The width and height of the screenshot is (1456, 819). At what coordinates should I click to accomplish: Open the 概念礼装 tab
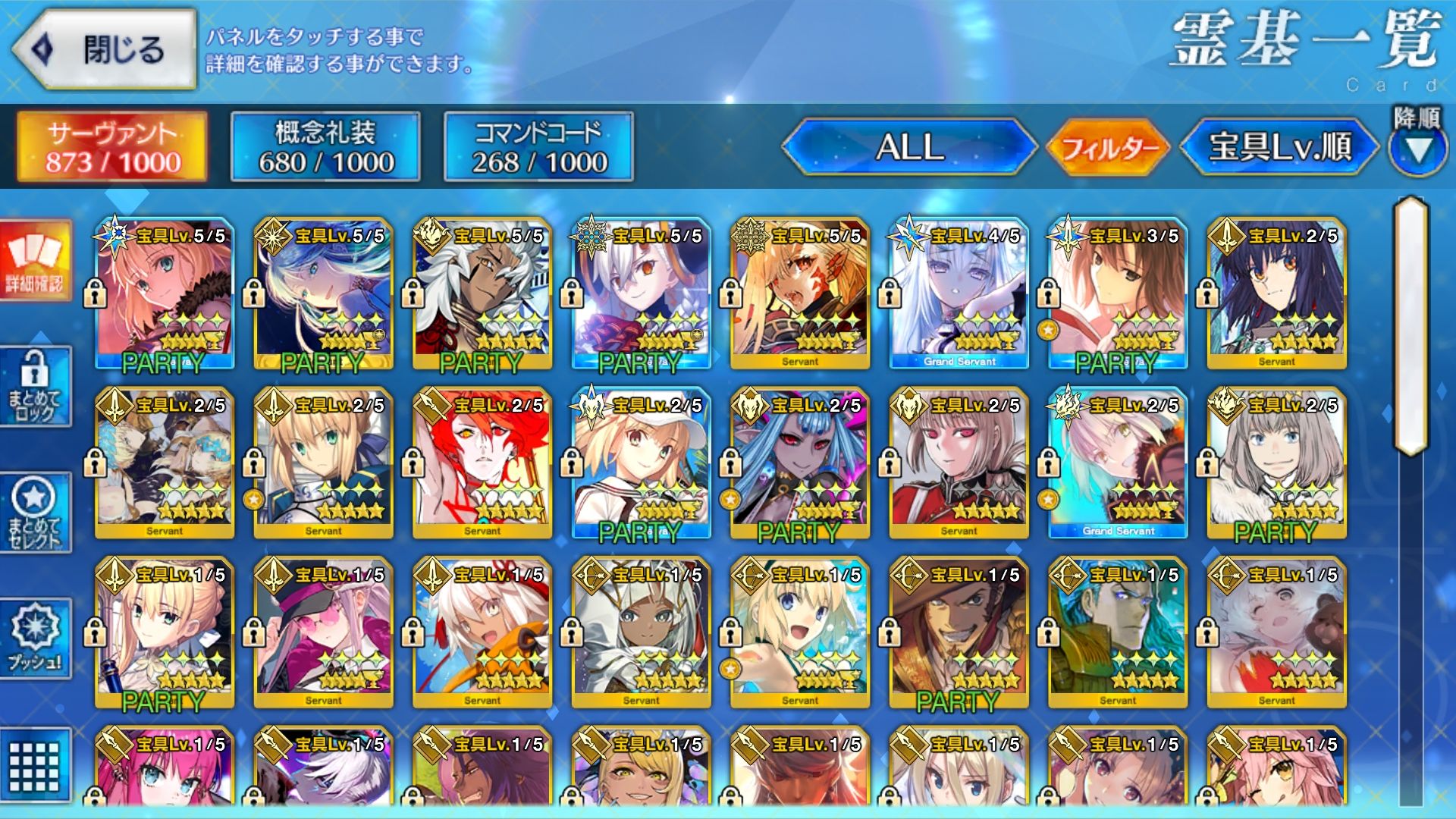pos(325,147)
